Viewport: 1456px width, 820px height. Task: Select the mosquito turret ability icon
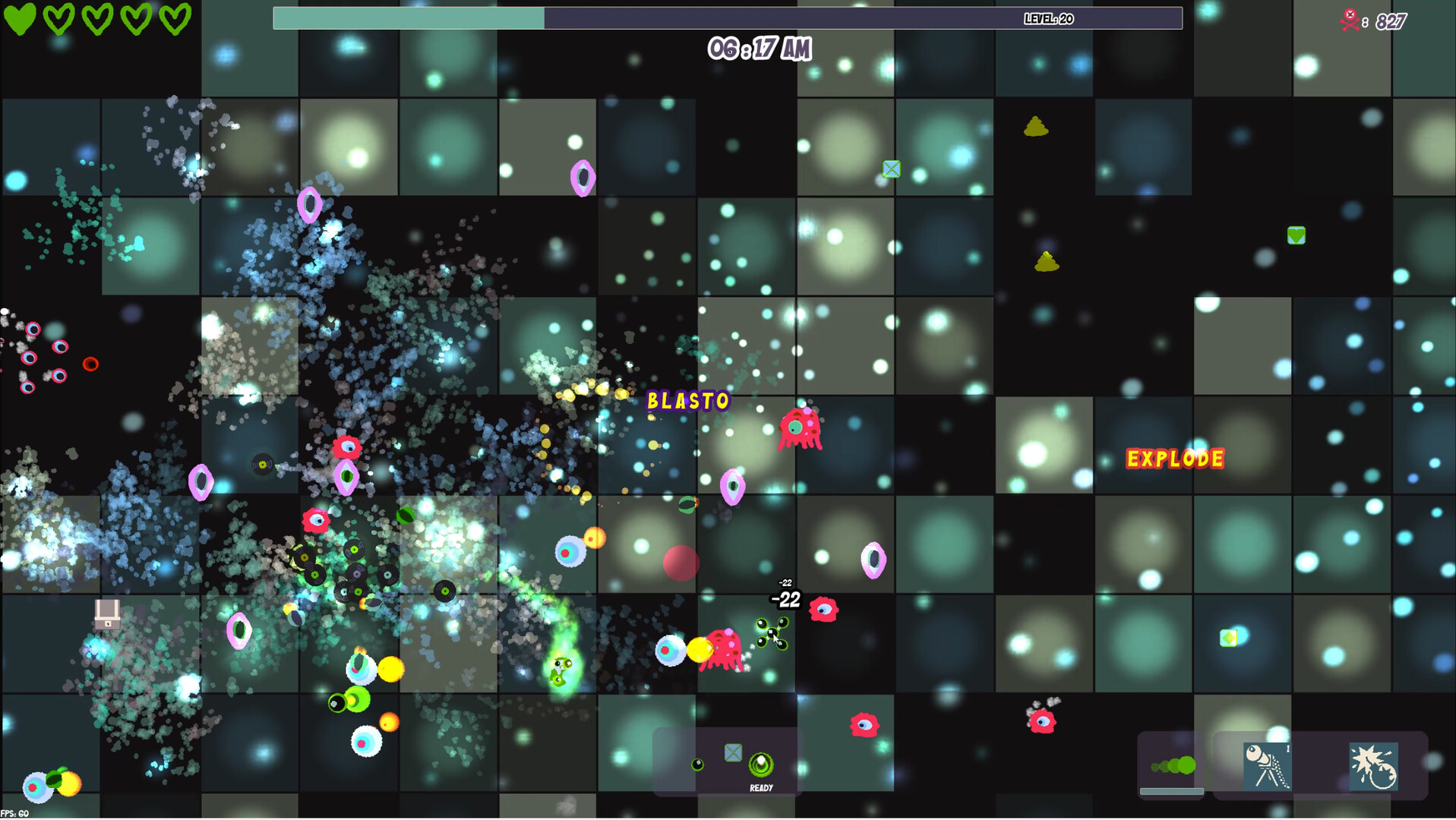pyautogui.click(x=1267, y=766)
